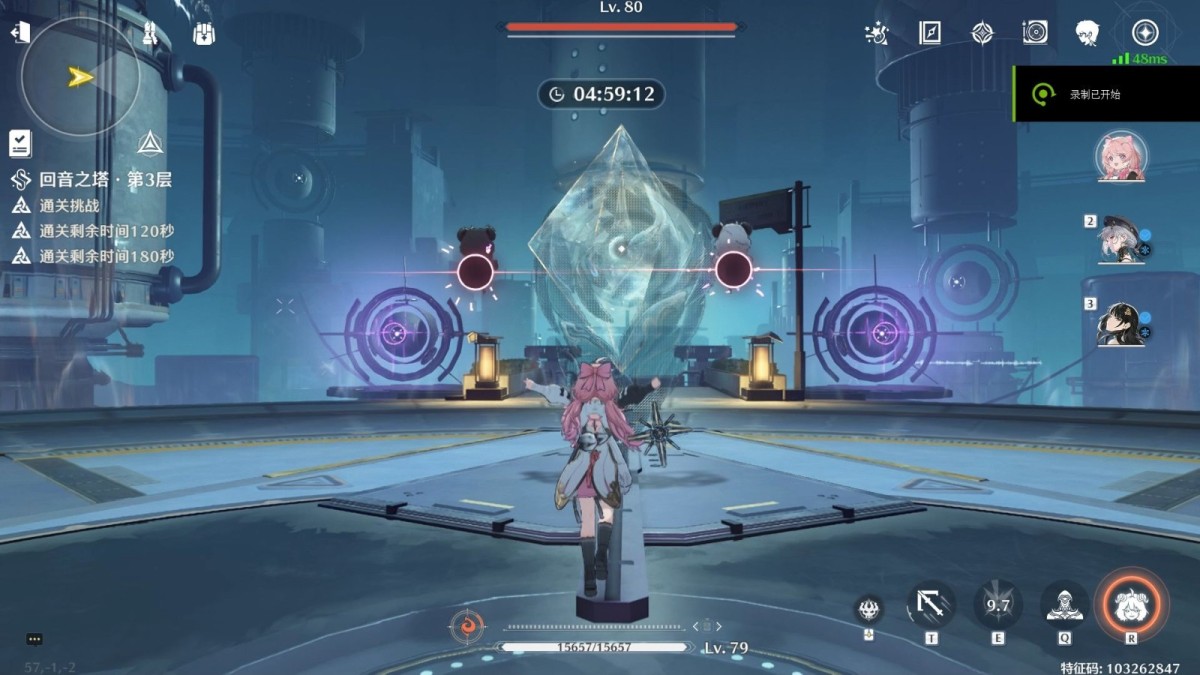Viewport: 1200px width, 675px height.
Task: Open the chat bubble icon
Action: click(x=34, y=639)
